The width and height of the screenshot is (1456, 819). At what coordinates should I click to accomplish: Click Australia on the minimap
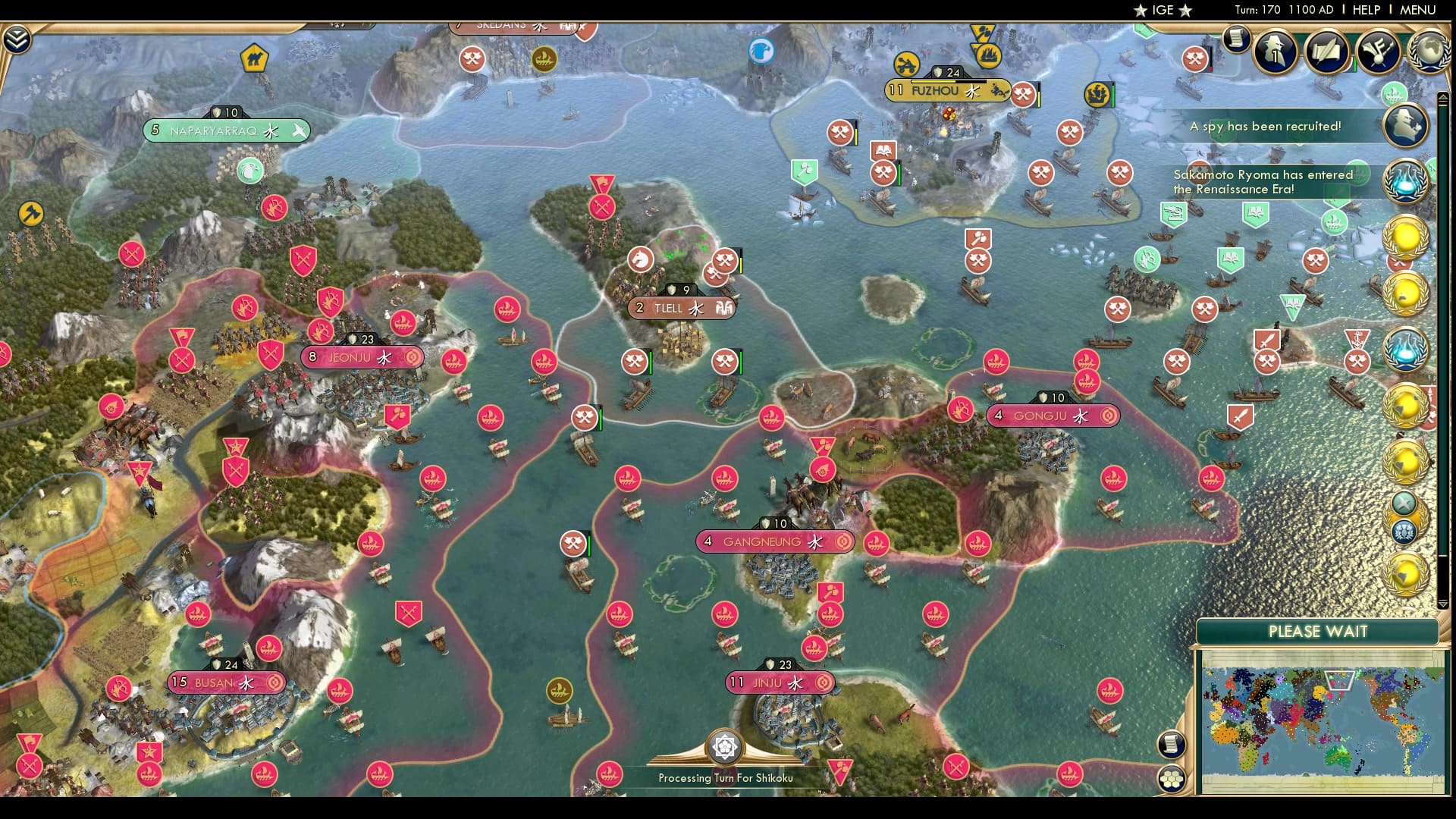(x=1338, y=758)
